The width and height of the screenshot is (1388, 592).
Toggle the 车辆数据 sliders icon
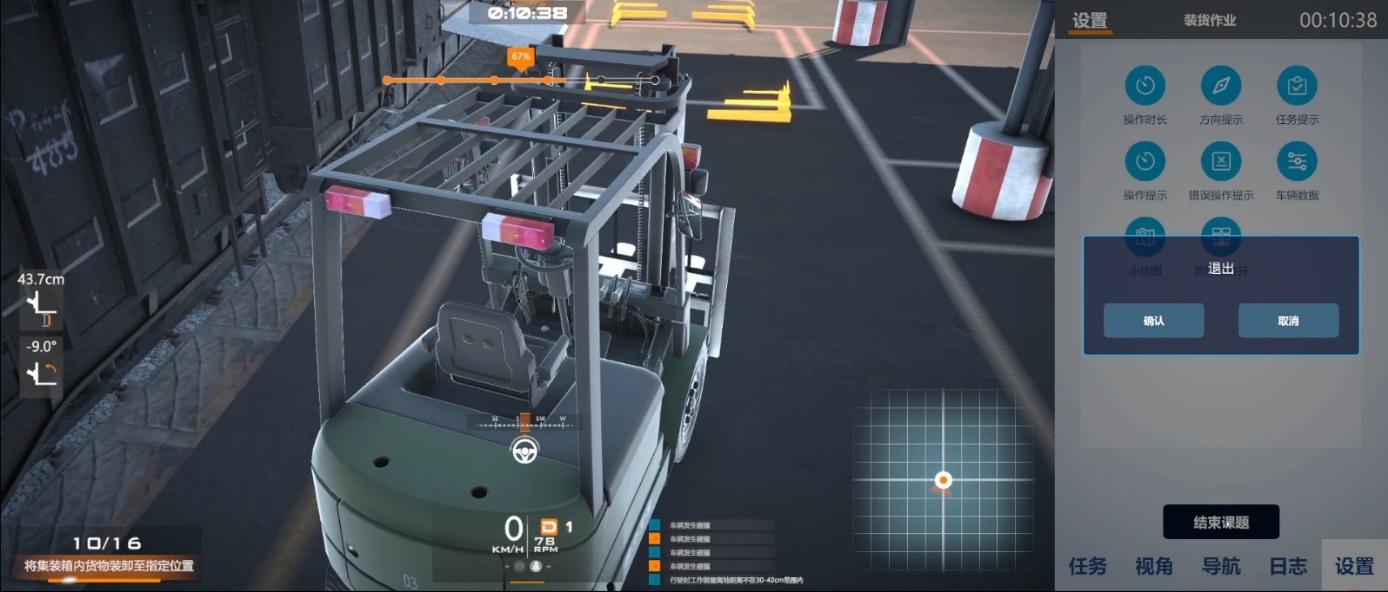(1297, 161)
